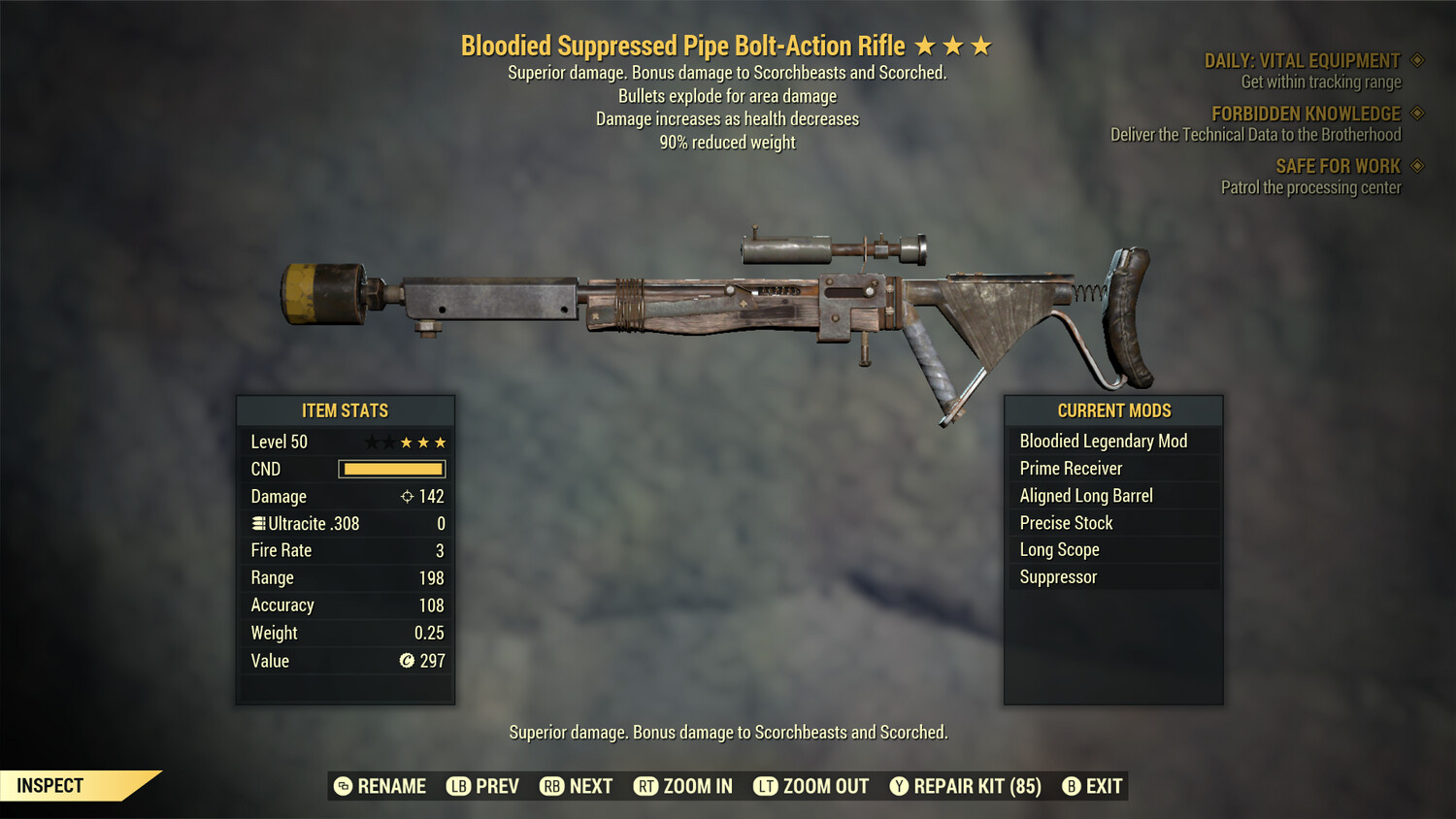This screenshot has width=1456, height=819.
Task: Click the B button icon beside Exit
Action: (1072, 786)
